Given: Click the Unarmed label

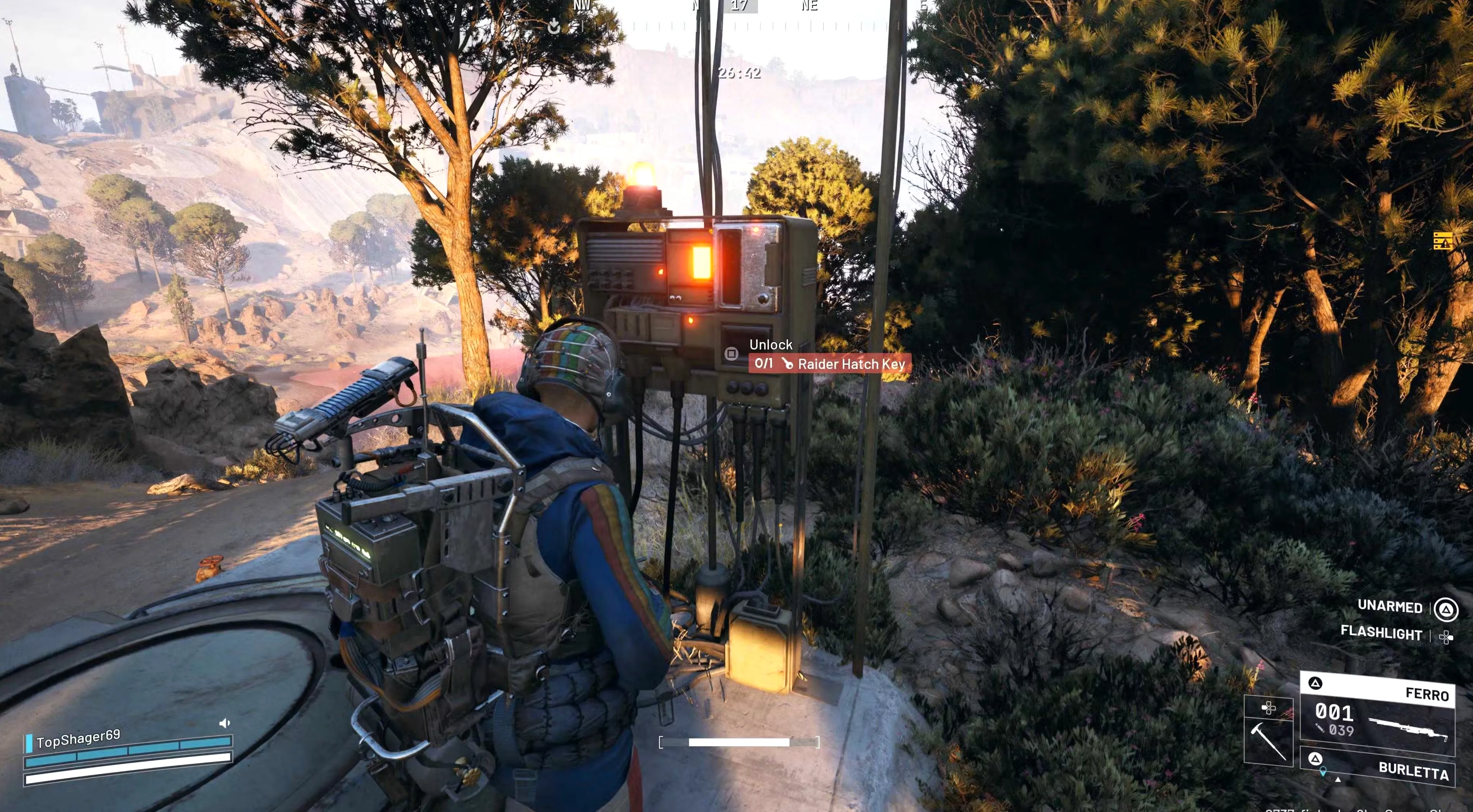Looking at the screenshot, I should point(1389,607).
